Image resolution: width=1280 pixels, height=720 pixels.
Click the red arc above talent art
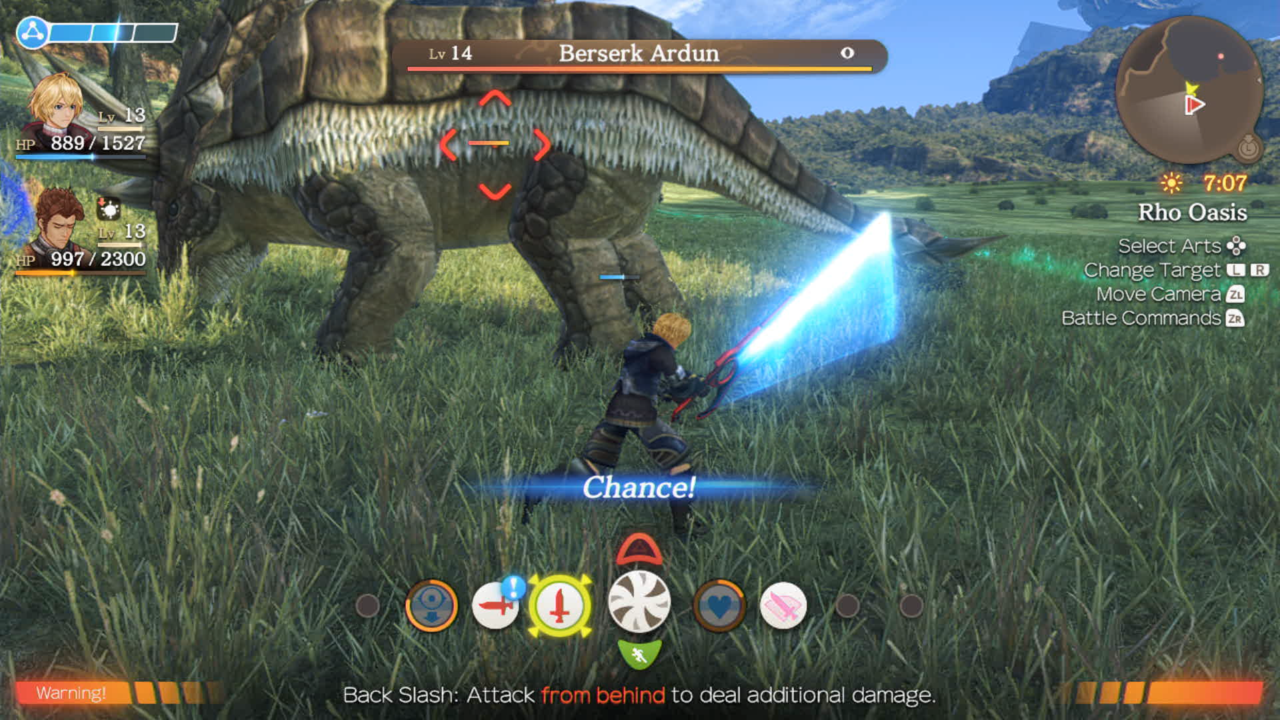(x=639, y=550)
